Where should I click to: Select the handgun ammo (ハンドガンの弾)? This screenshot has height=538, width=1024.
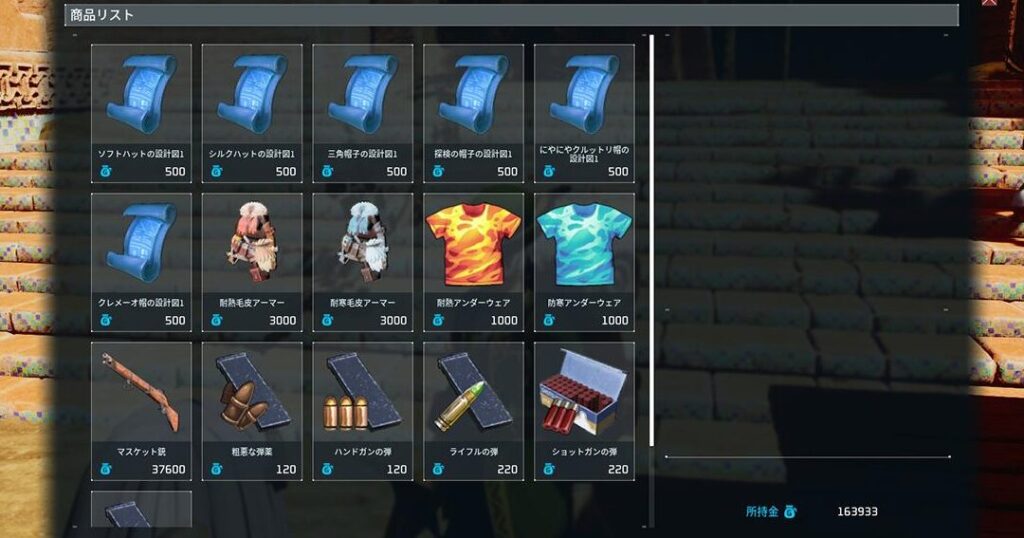pyautogui.click(x=363, y=411)
